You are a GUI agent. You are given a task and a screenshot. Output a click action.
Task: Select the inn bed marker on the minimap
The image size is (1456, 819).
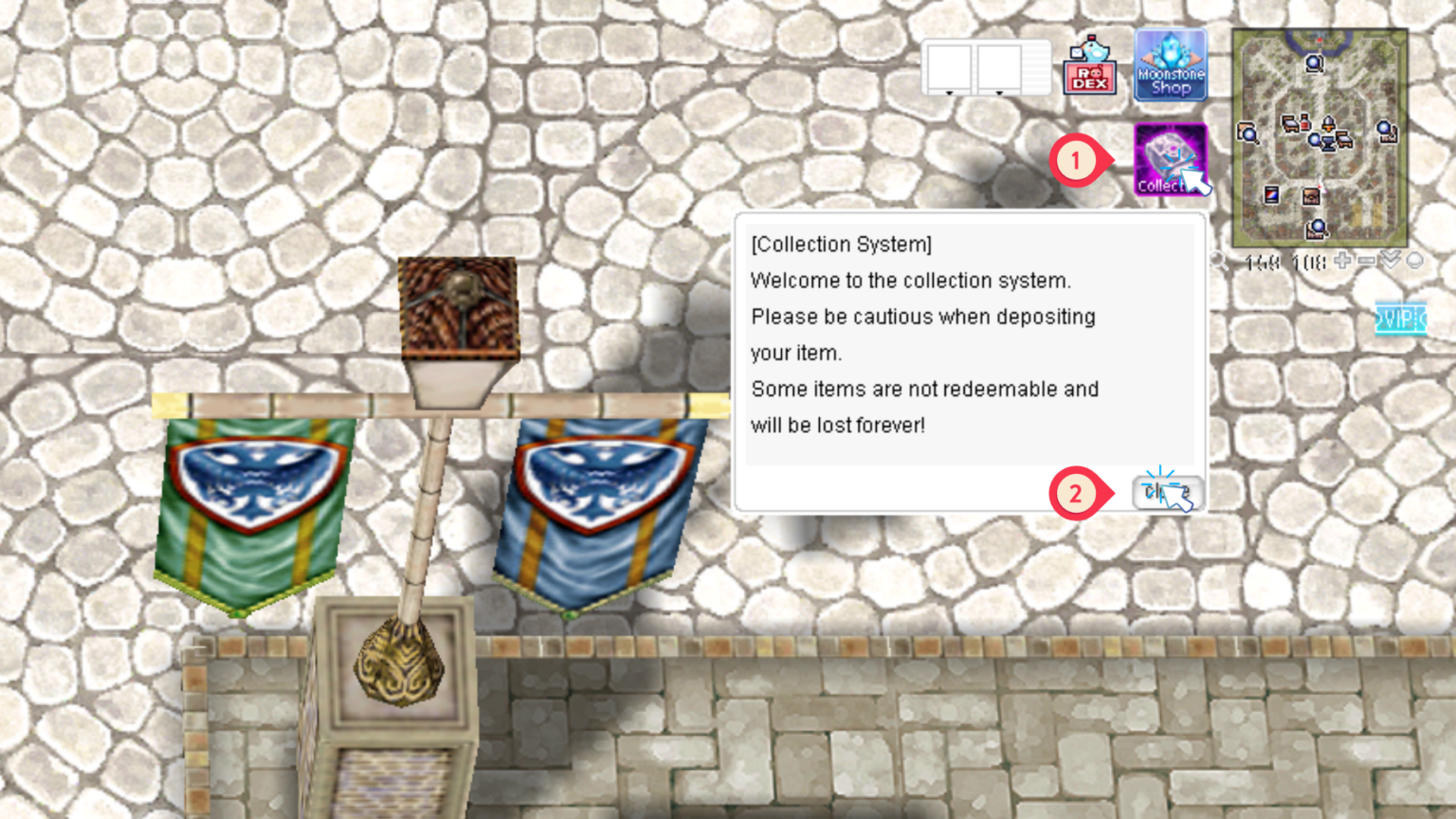coord(1292,123)
